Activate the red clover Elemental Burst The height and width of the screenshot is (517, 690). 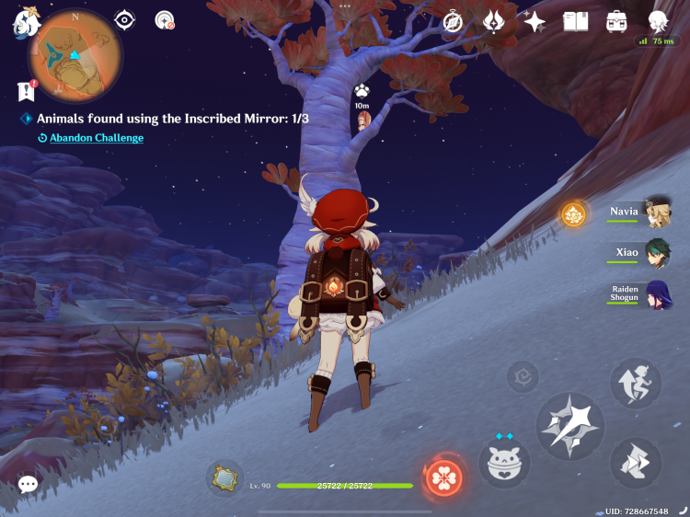coord(443,478)
